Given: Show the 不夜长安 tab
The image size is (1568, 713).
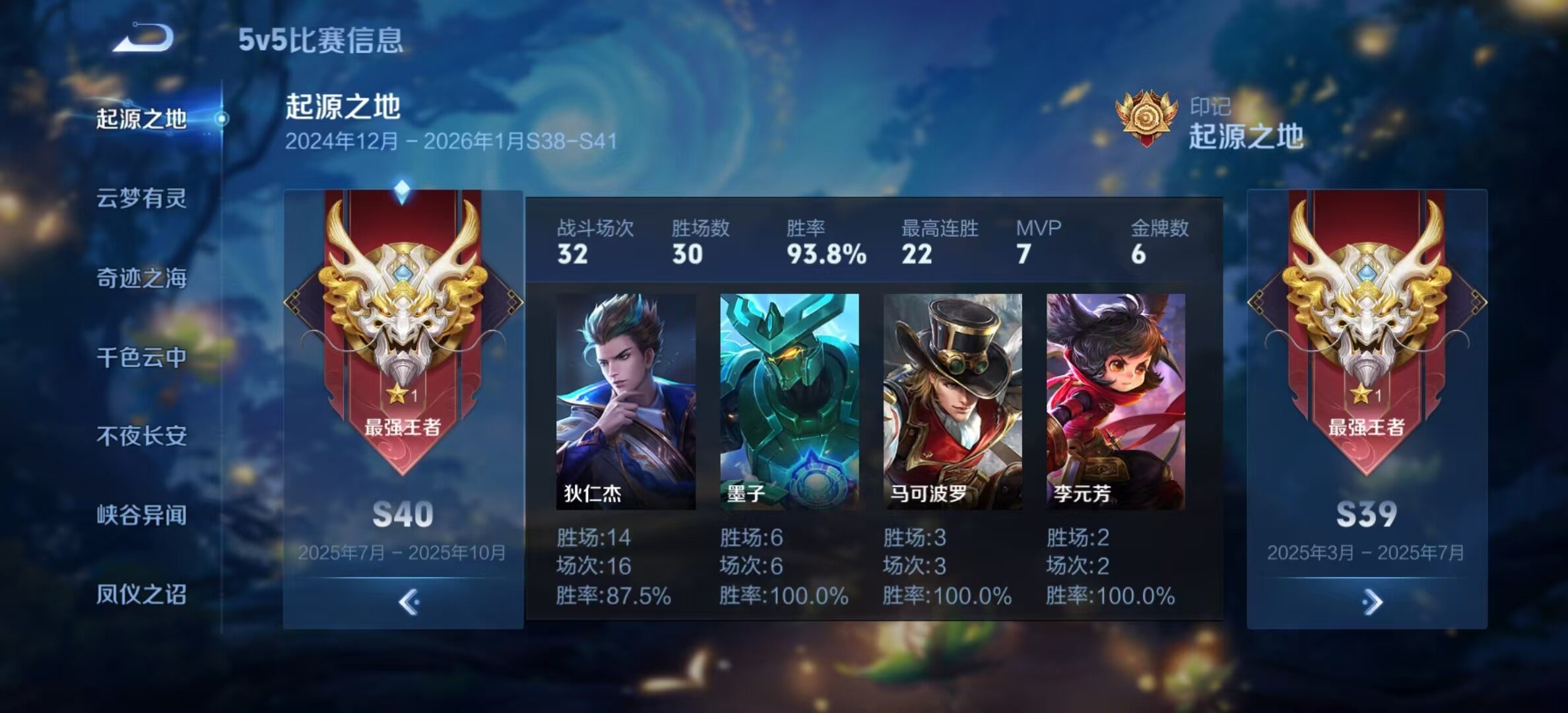Looking at the screenshot, I should [142, 436].
